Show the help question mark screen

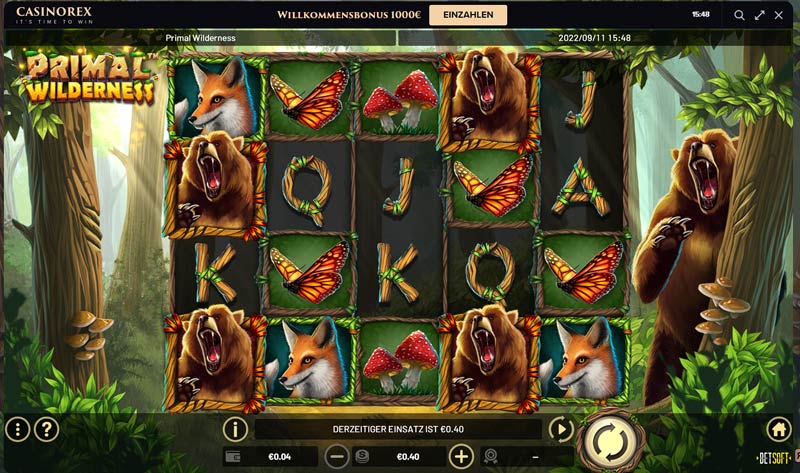click(x=47, y=430)
